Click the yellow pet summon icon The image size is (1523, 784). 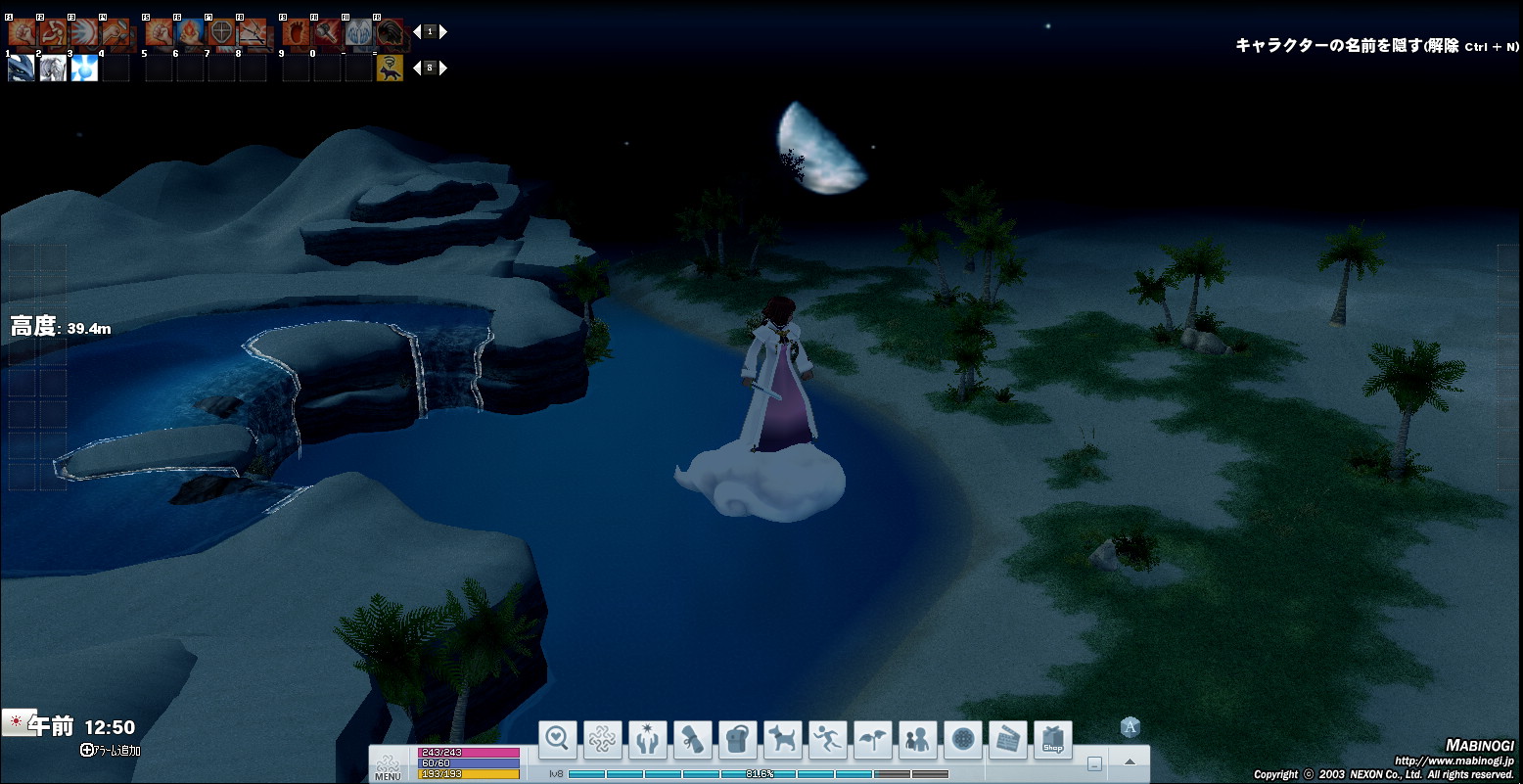pos(390,68)
